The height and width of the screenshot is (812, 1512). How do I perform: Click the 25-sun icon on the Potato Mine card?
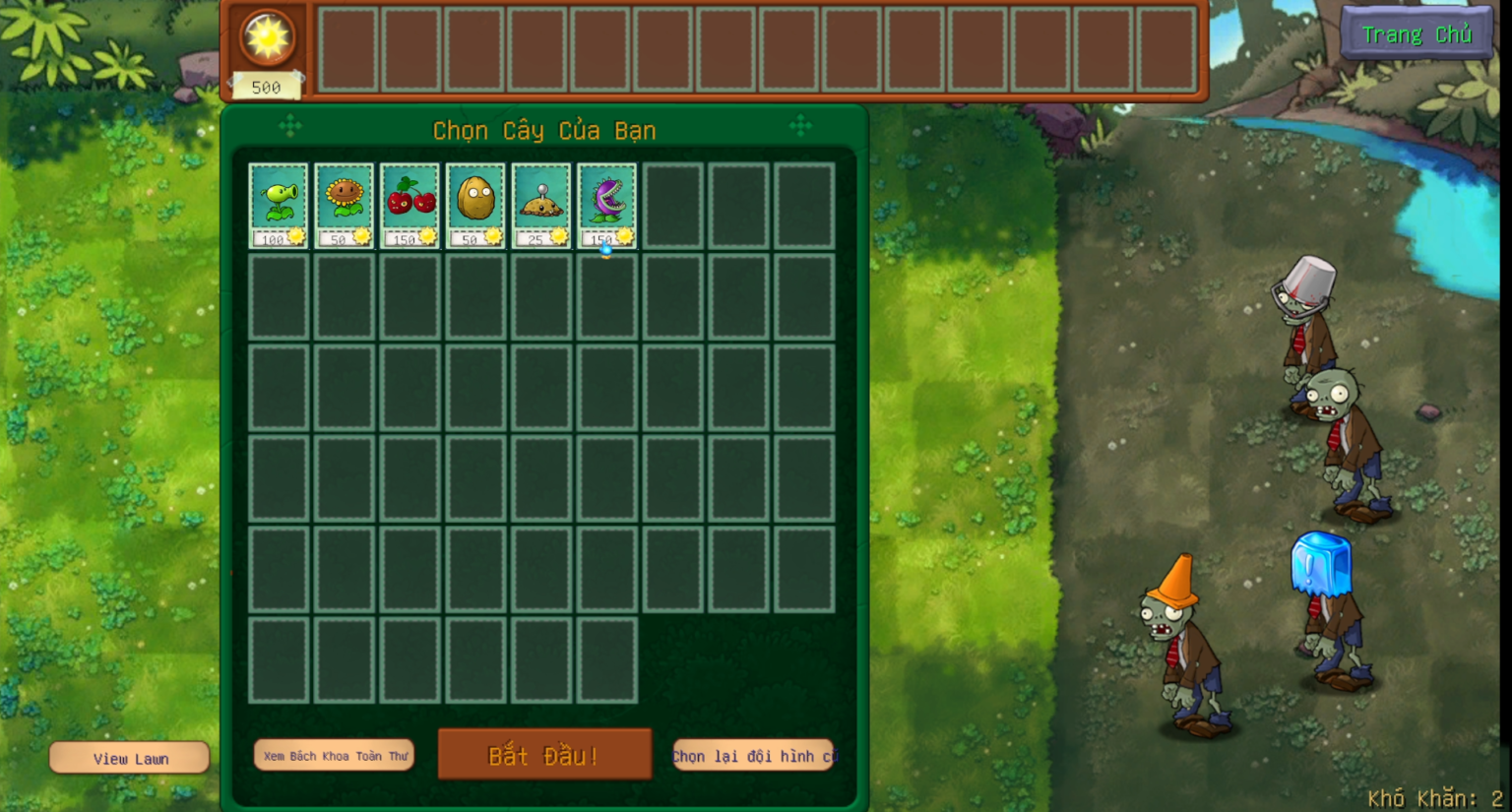pos(559,236)
